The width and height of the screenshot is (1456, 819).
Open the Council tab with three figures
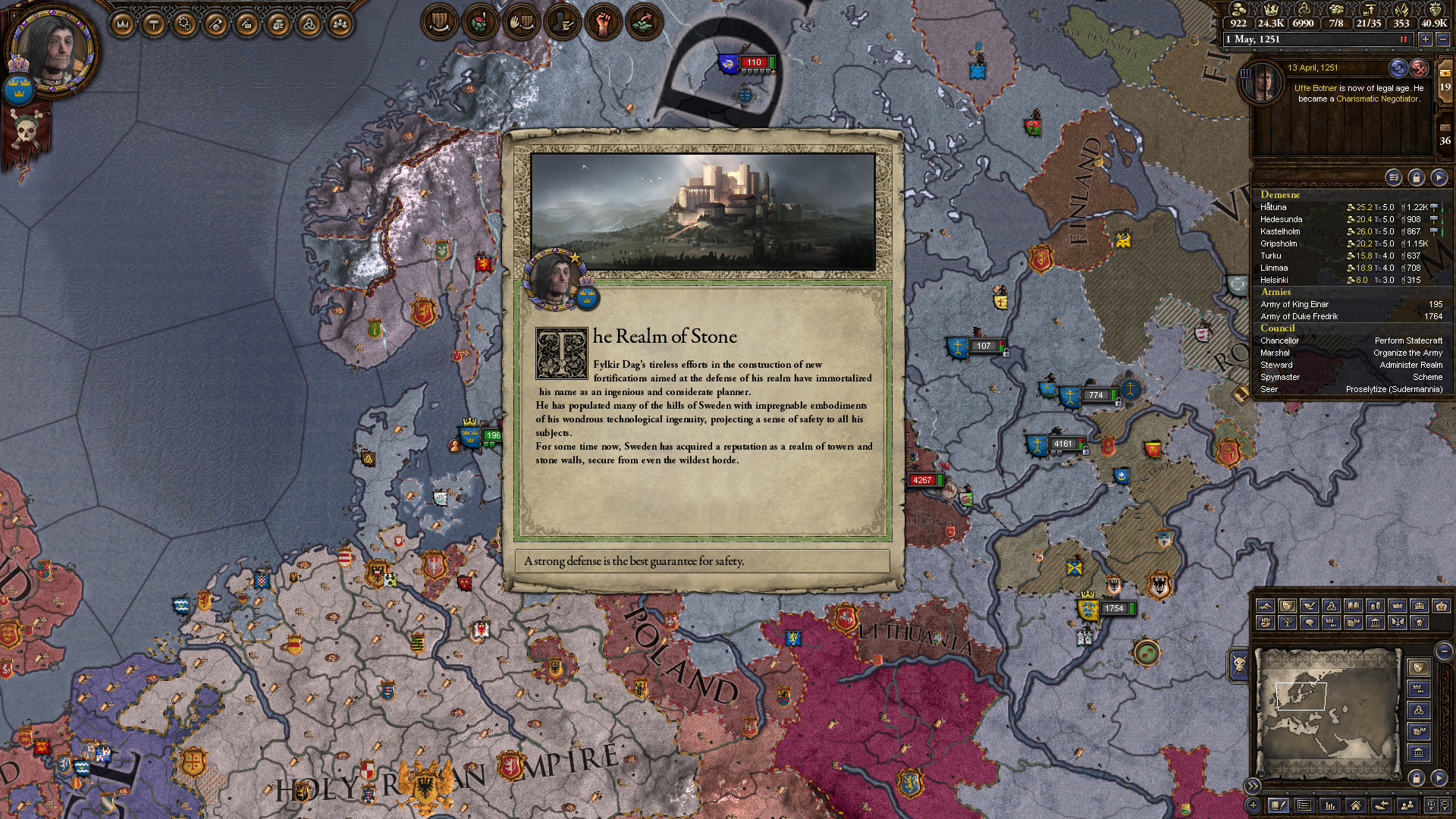click(340, 25)
